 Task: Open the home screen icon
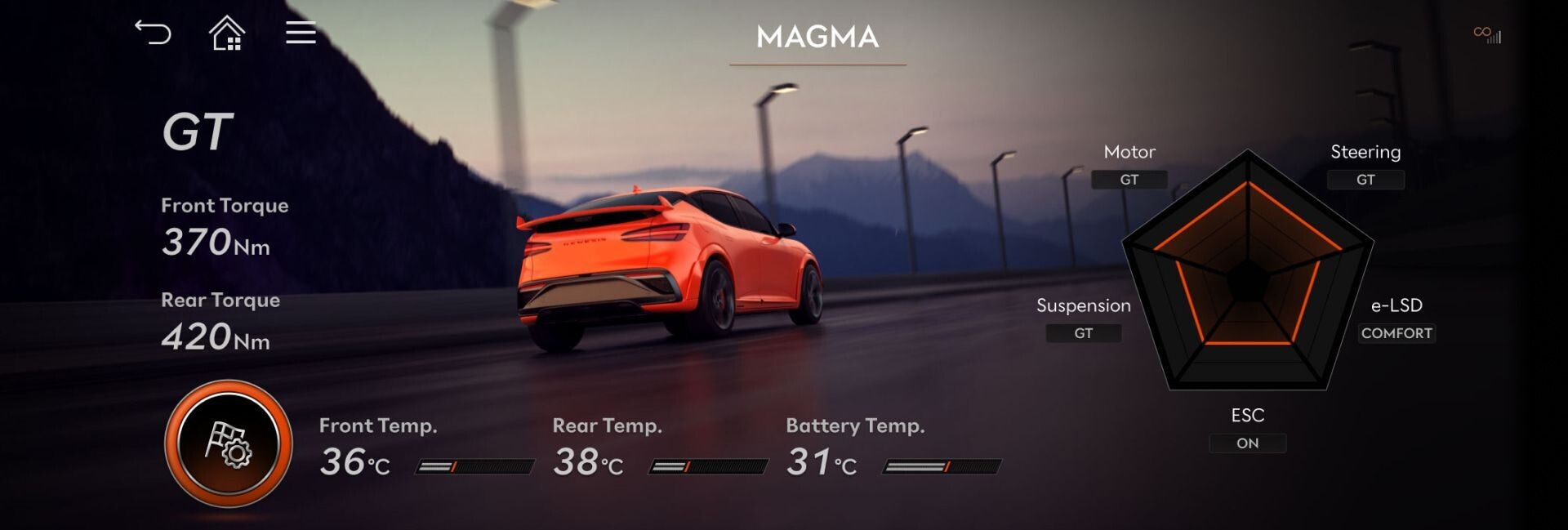(x=227, y=33)
